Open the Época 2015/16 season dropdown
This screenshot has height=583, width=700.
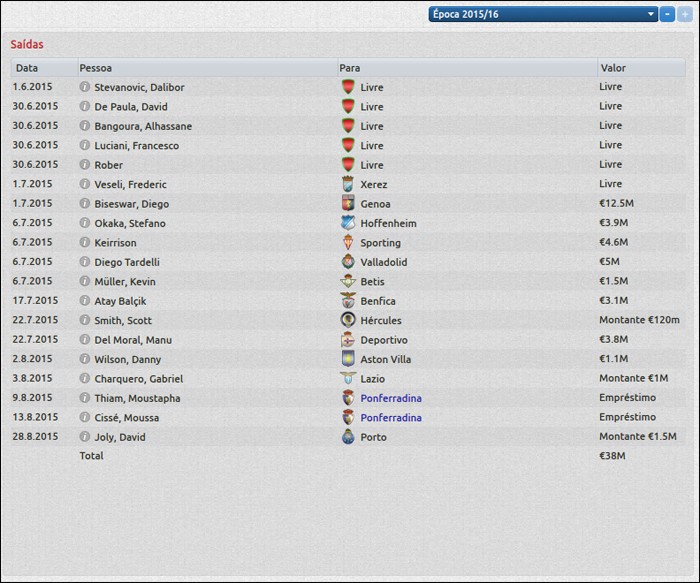[543, 14]
